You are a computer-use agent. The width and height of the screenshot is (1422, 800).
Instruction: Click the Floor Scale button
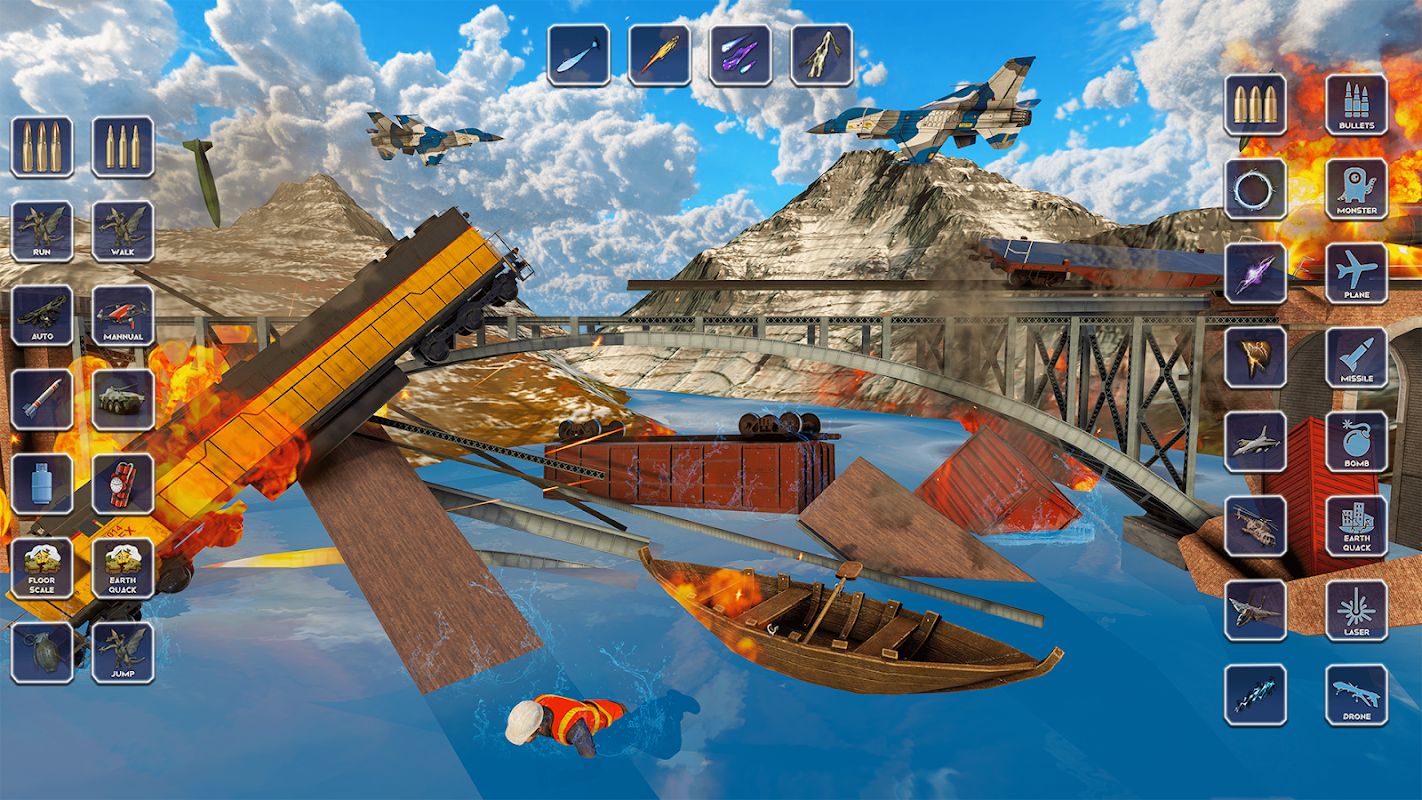click(x=42, y=568)
